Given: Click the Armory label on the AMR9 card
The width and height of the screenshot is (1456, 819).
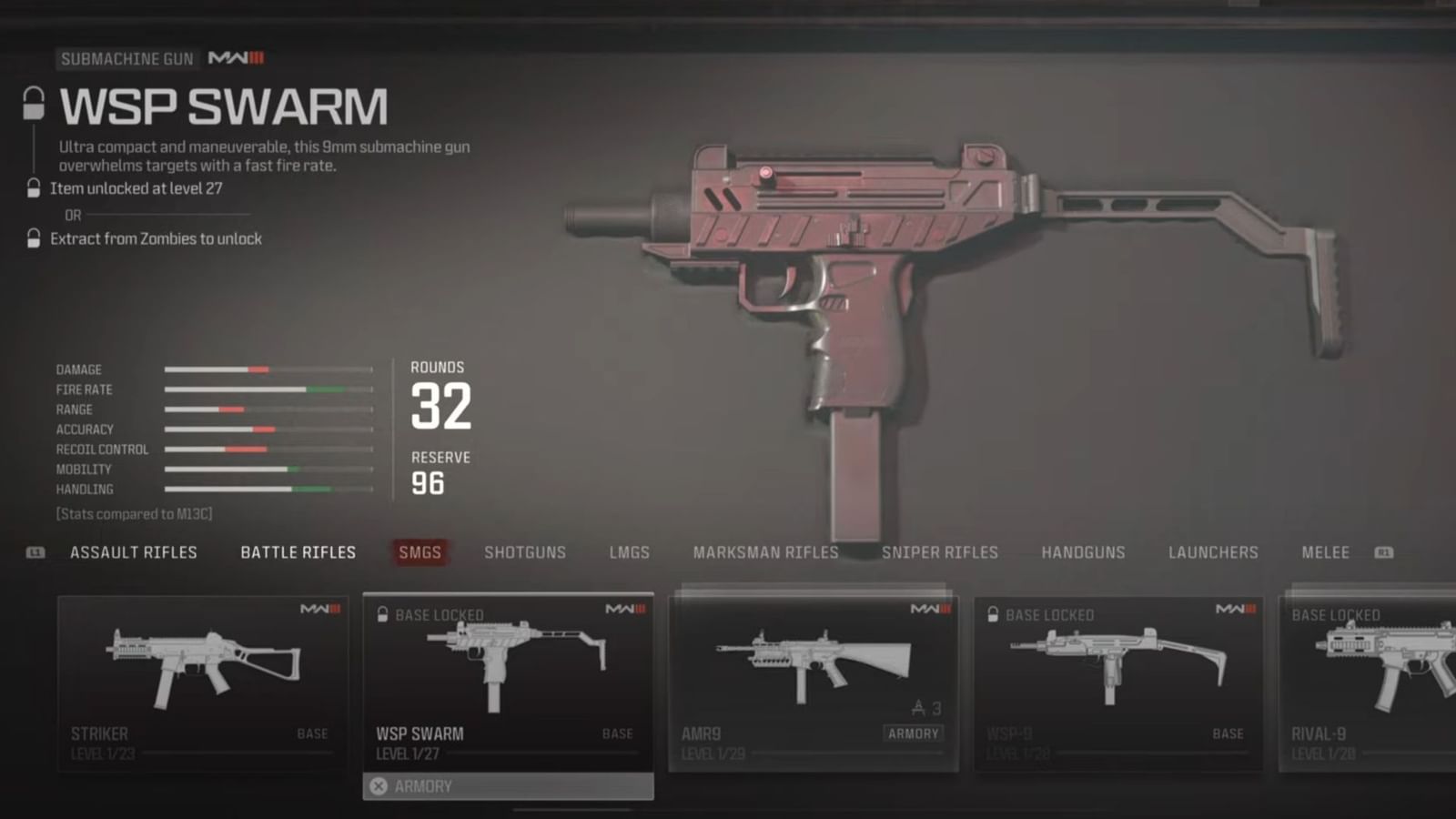Looking at the screenshot, I should point(913,733).
